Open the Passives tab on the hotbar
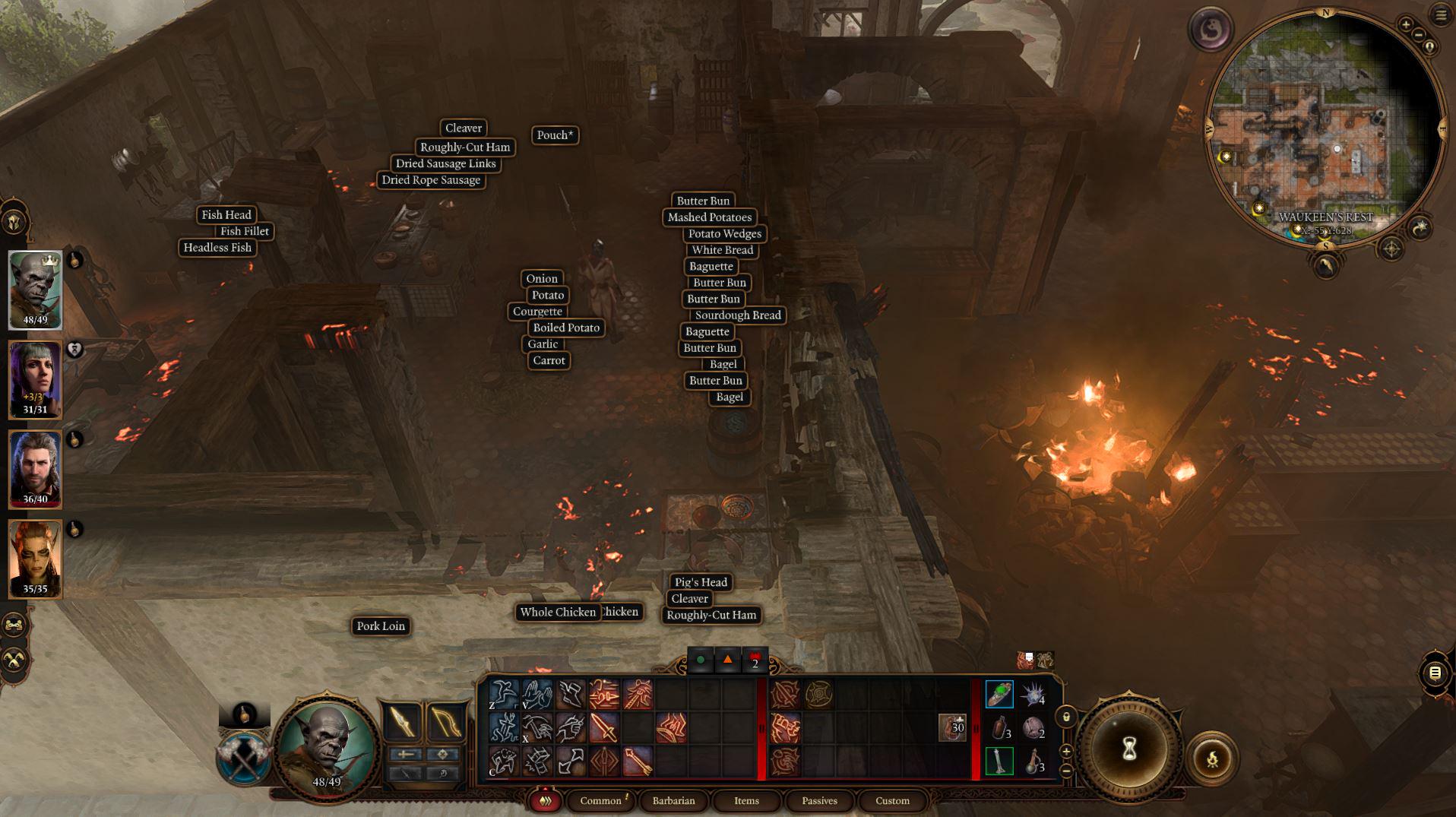1456x817 pixels. click(x=819, y=800)
